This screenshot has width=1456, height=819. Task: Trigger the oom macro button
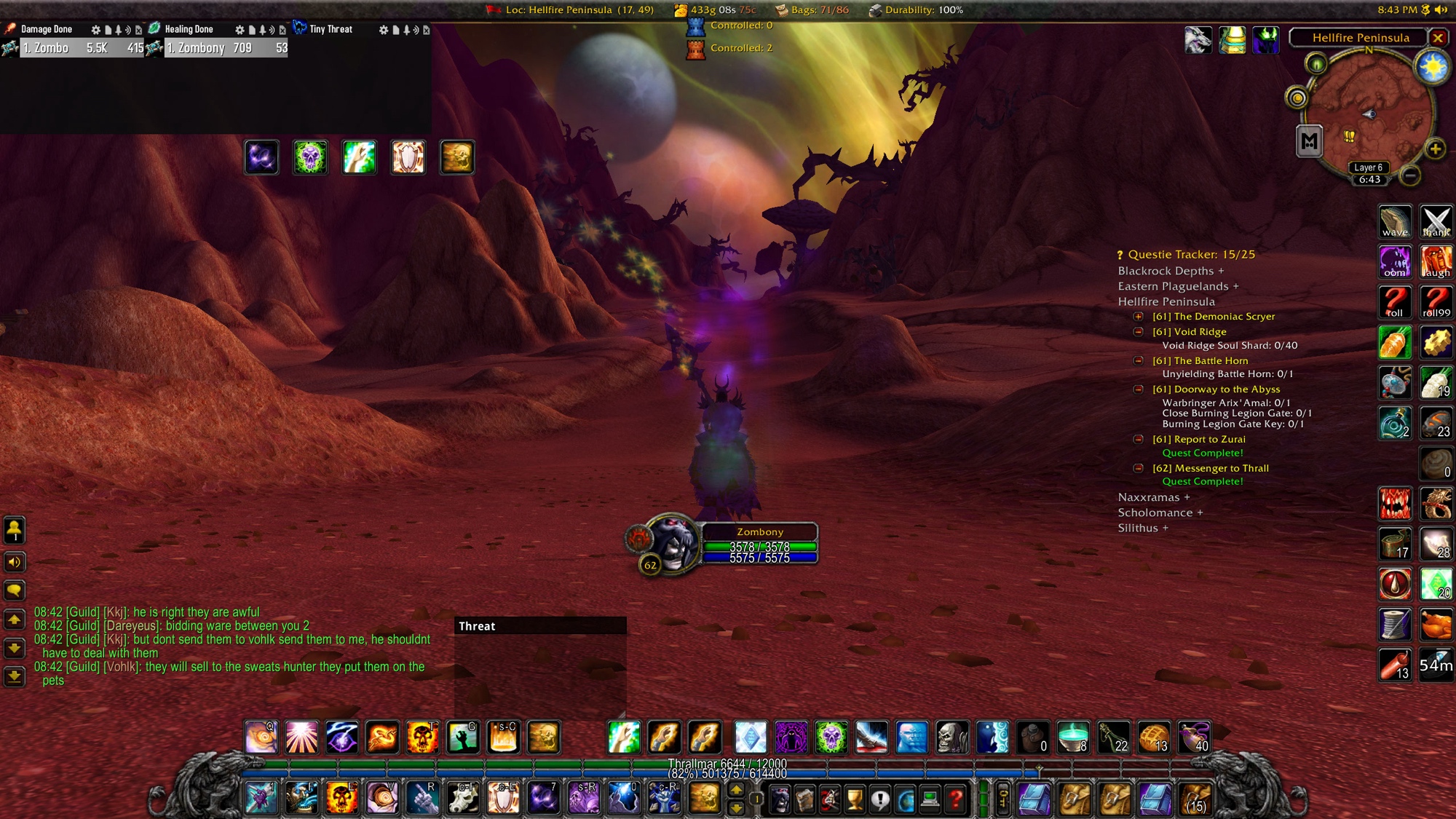[x=1395, y=262]
